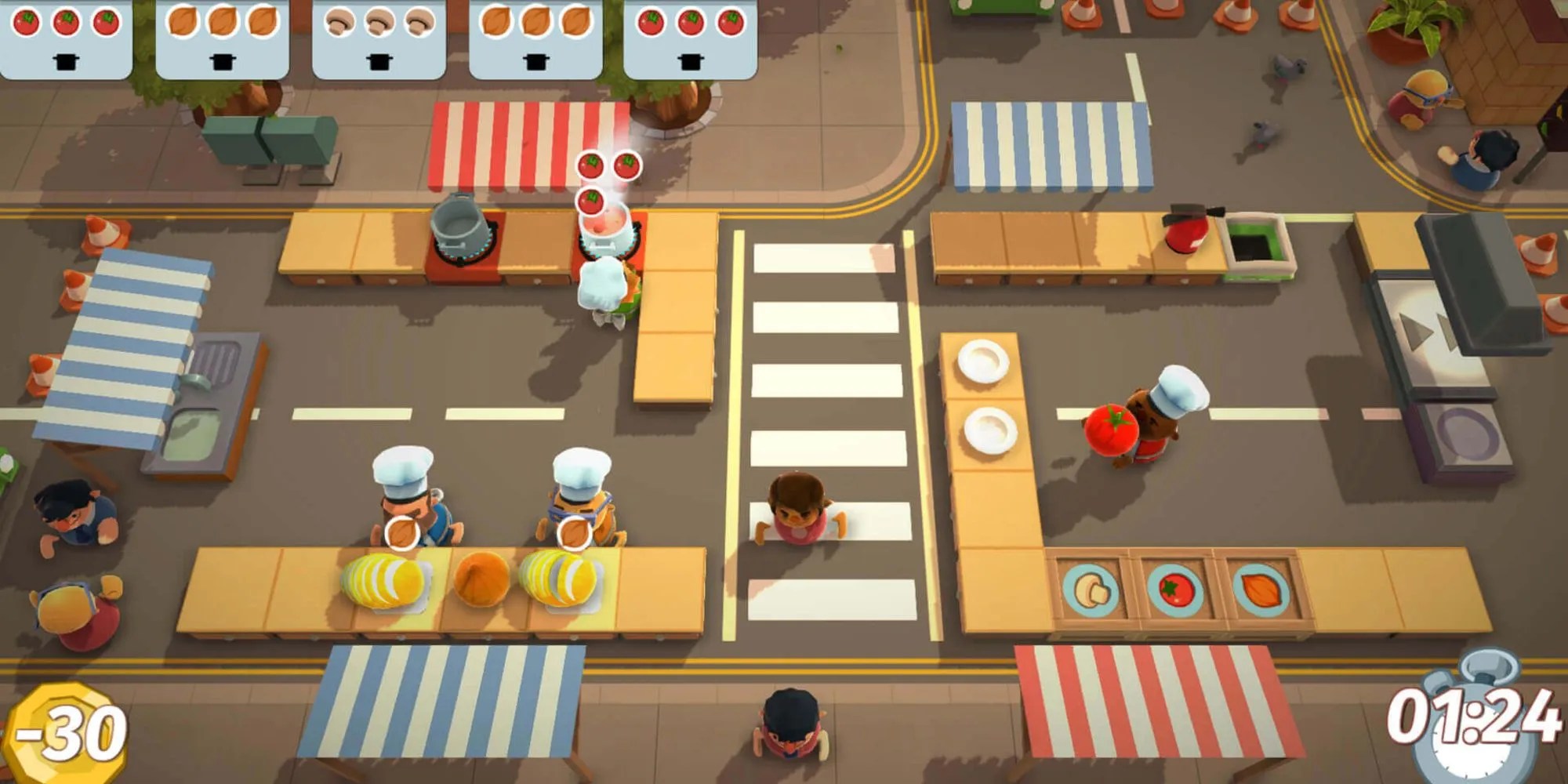Select the mushroom soup order ticket

tap(379, 38)
